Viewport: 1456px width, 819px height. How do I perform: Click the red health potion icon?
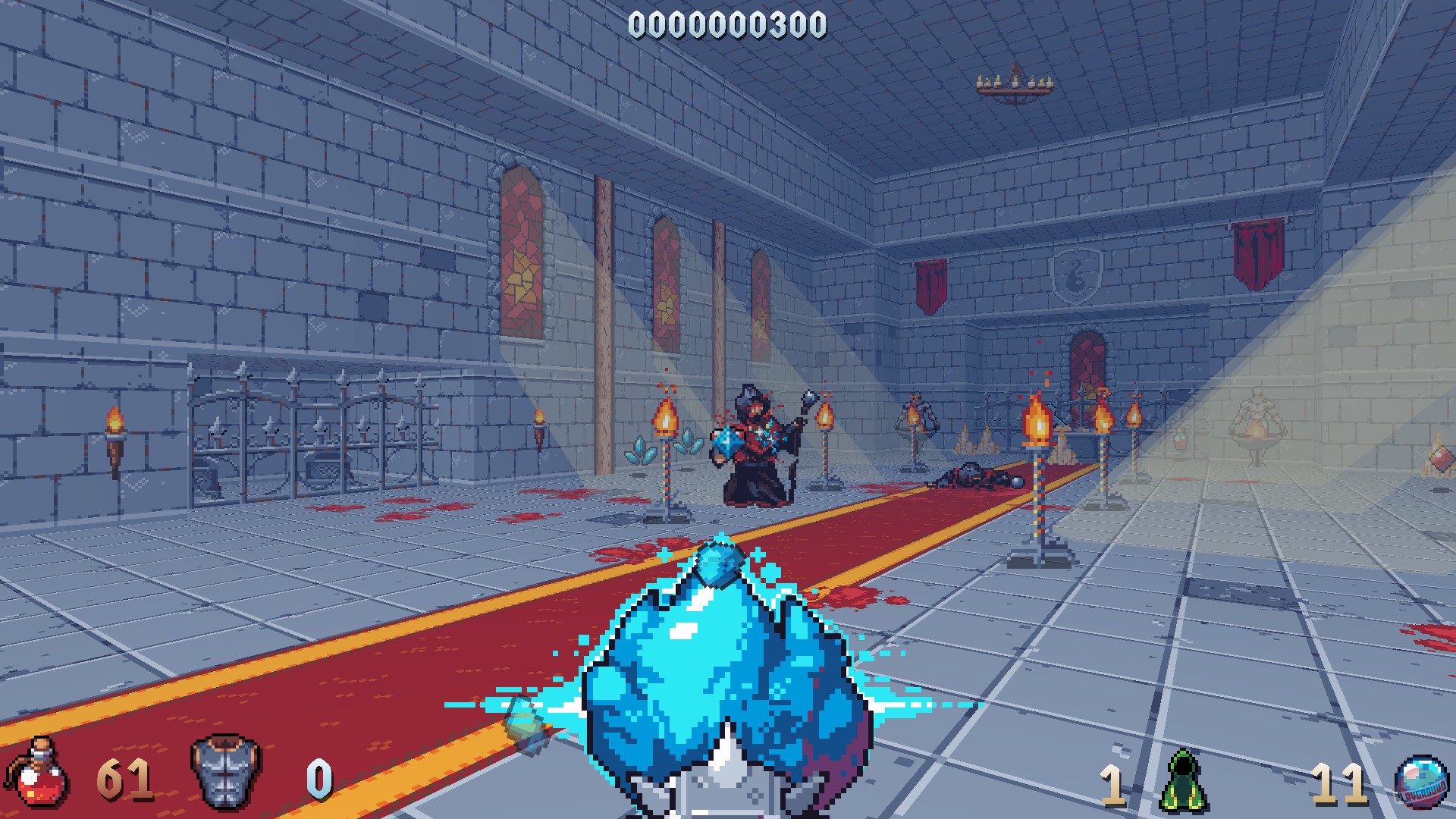pyautogui.click(x=36, y=773)
